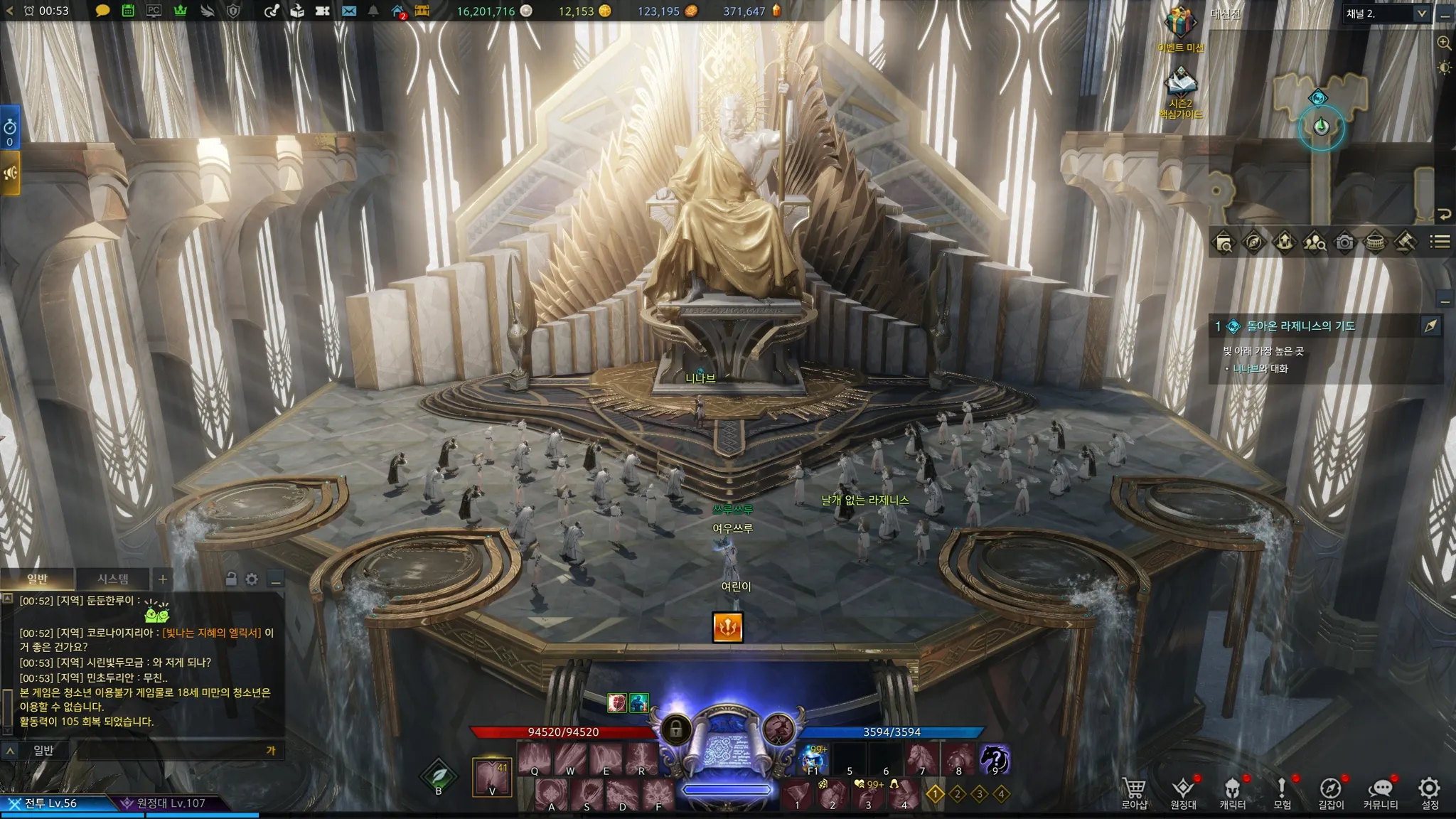Open chat settings gear
The image size is (1456, 819).
pyautogui.click(x=252, y=579)
